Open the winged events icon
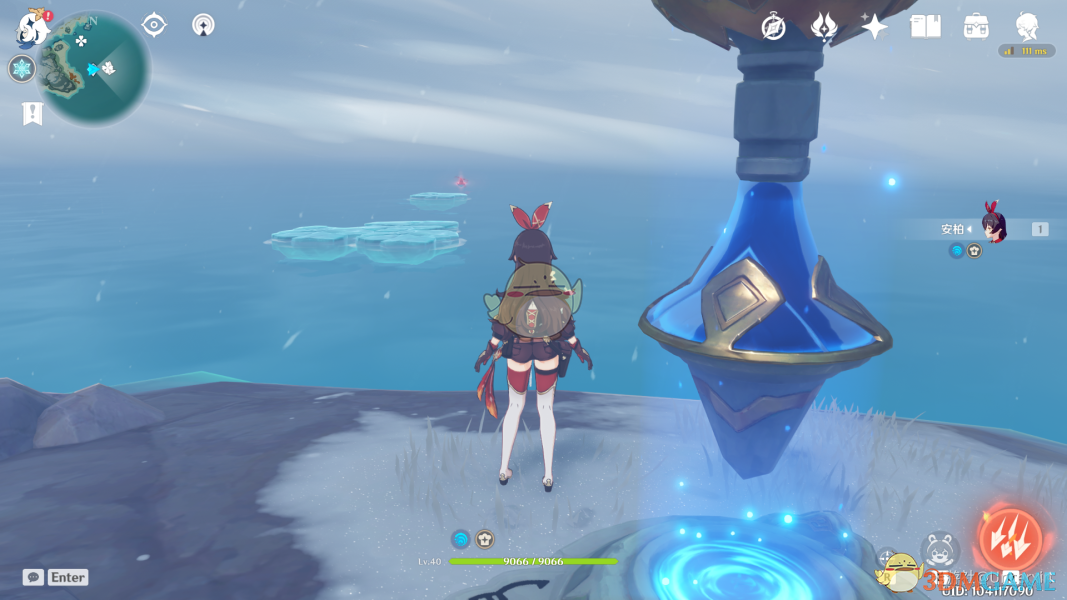Image resolution: width=1067 pixels, height=600 pixels. (824, 27)
